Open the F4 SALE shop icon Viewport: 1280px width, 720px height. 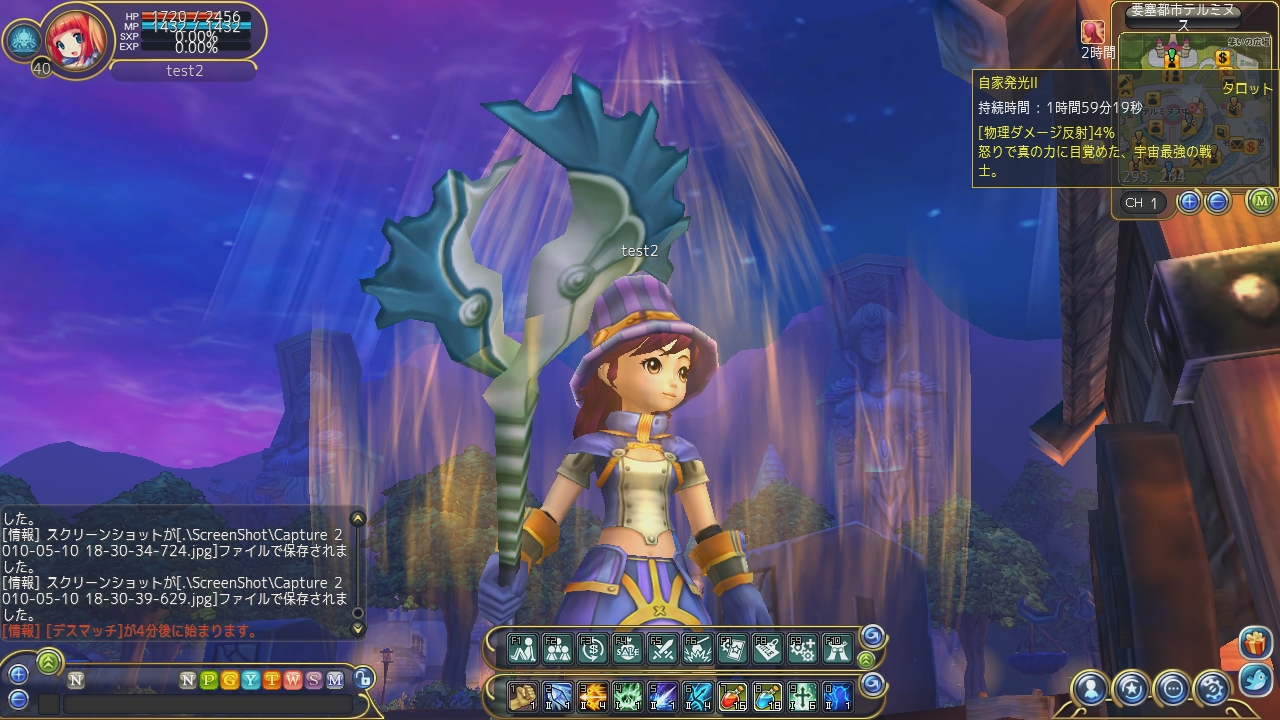[x=627, y=649]
